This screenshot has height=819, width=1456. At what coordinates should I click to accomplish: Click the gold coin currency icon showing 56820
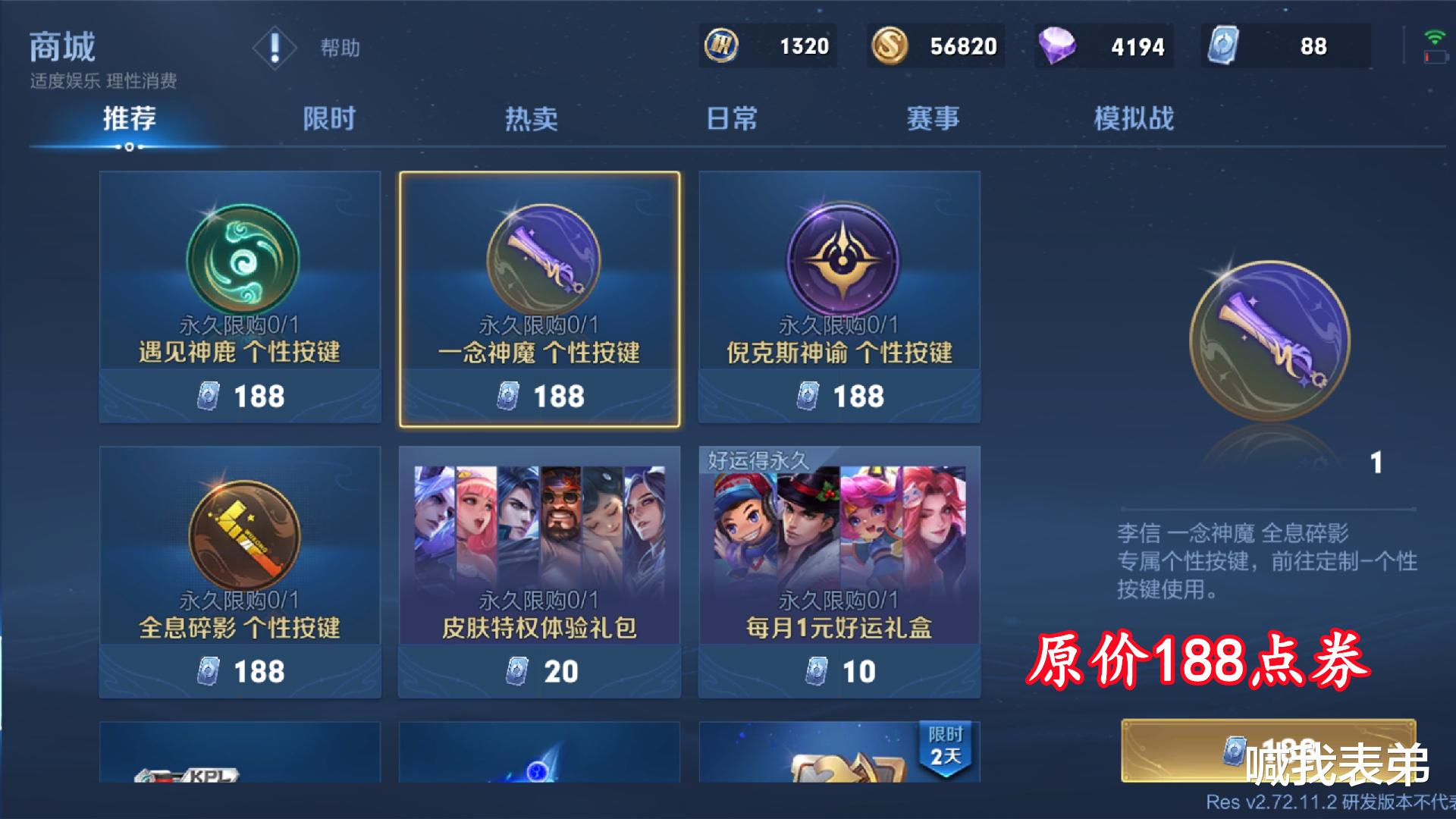tap(891, 46)
